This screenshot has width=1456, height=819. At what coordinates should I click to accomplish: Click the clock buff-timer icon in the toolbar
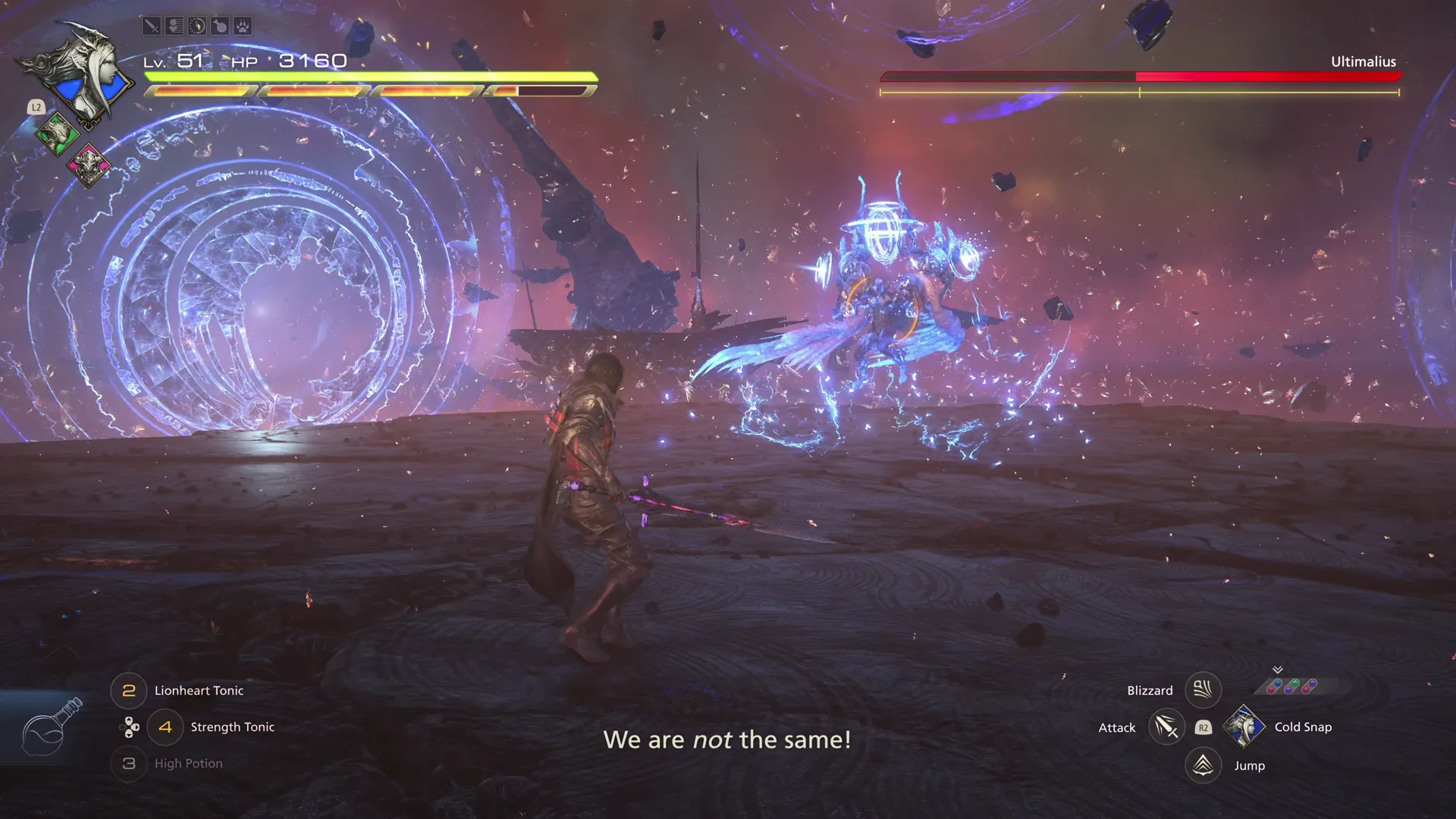coord(196,26)
